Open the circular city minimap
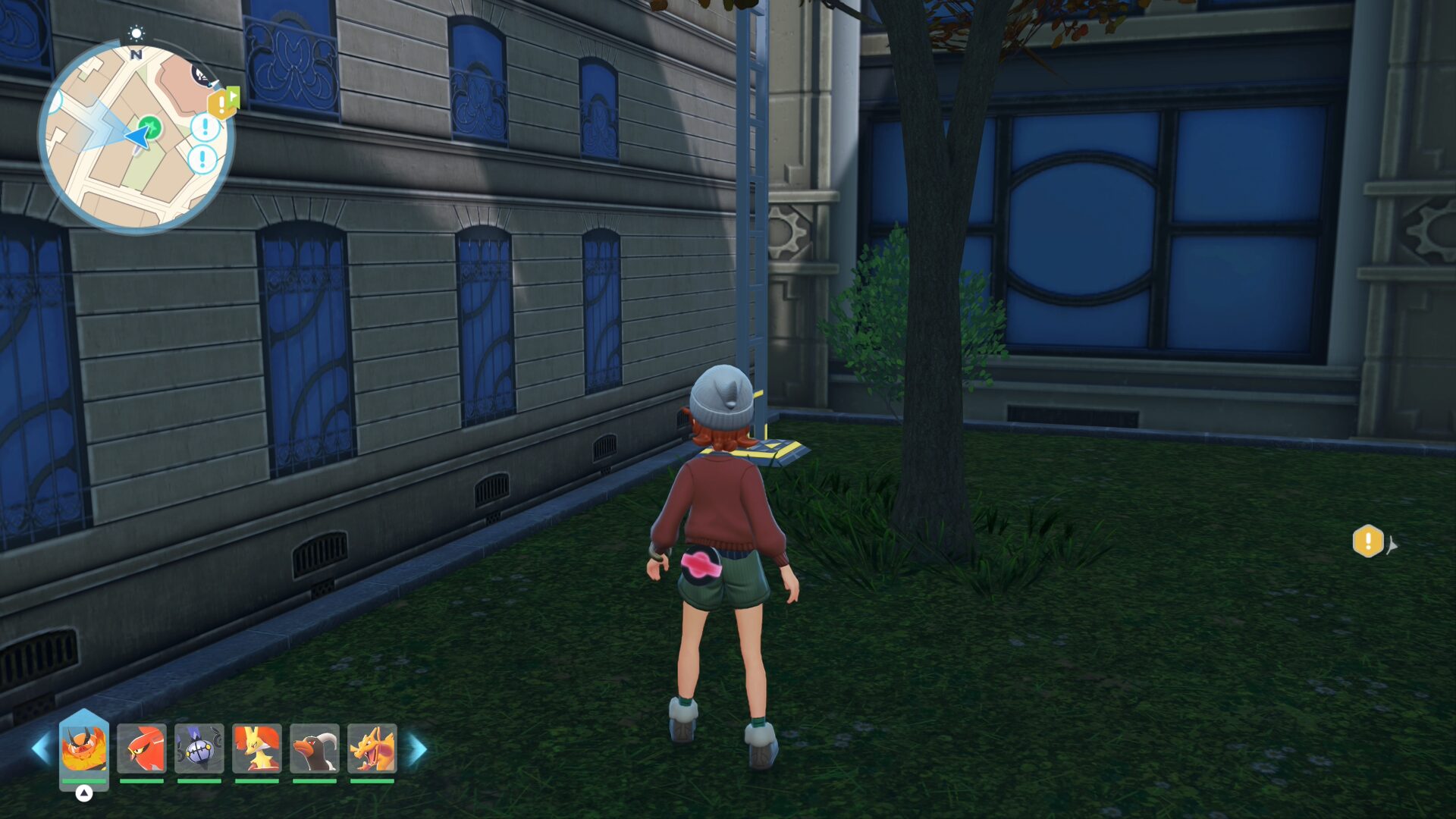Viewport: 1456px width, 819px height. click(x=136, y=136)
